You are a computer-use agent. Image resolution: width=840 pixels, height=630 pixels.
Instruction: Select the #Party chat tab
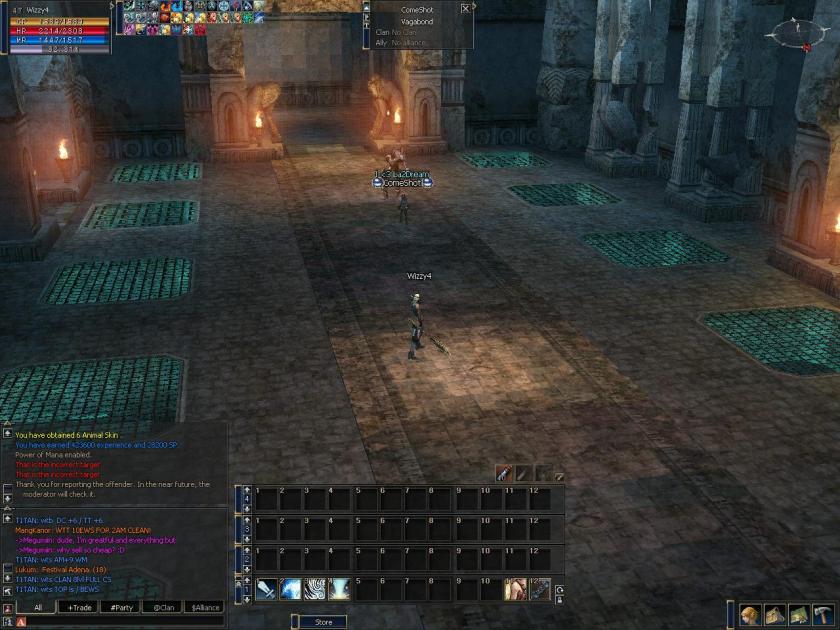pyautogui.click(x=122, y=607)
